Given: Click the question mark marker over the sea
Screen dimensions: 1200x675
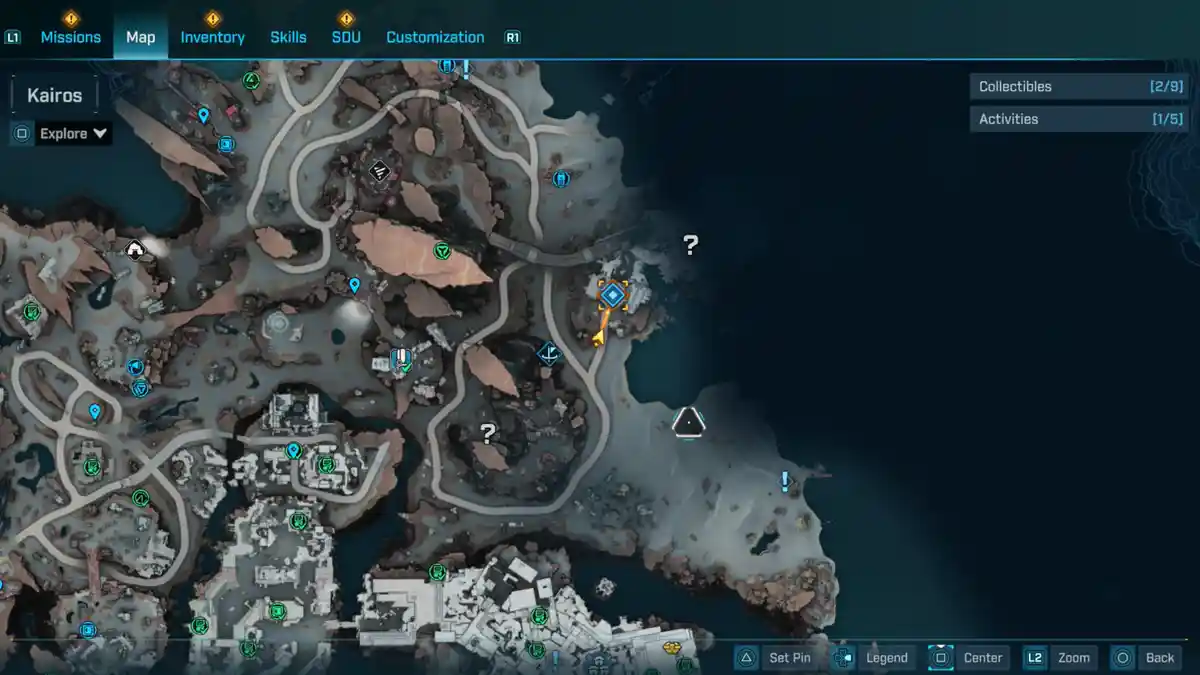Looking at the screenshot, I should [x=690, y=245].
